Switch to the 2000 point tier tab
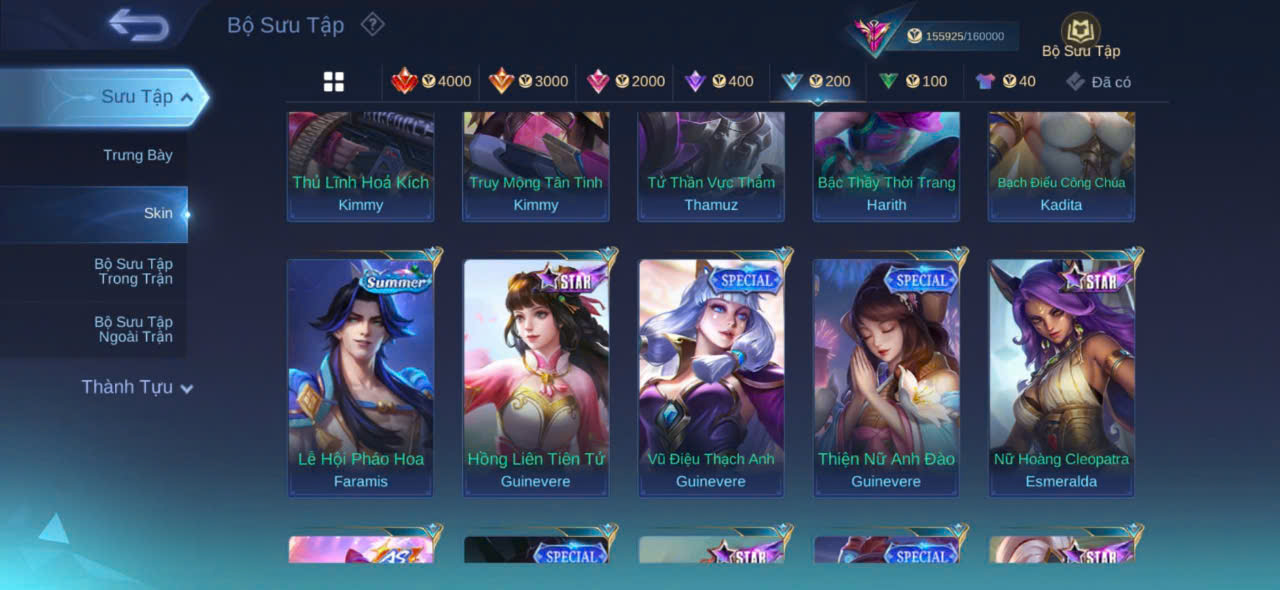1280x590 pixels. click(x=625, y=82)
